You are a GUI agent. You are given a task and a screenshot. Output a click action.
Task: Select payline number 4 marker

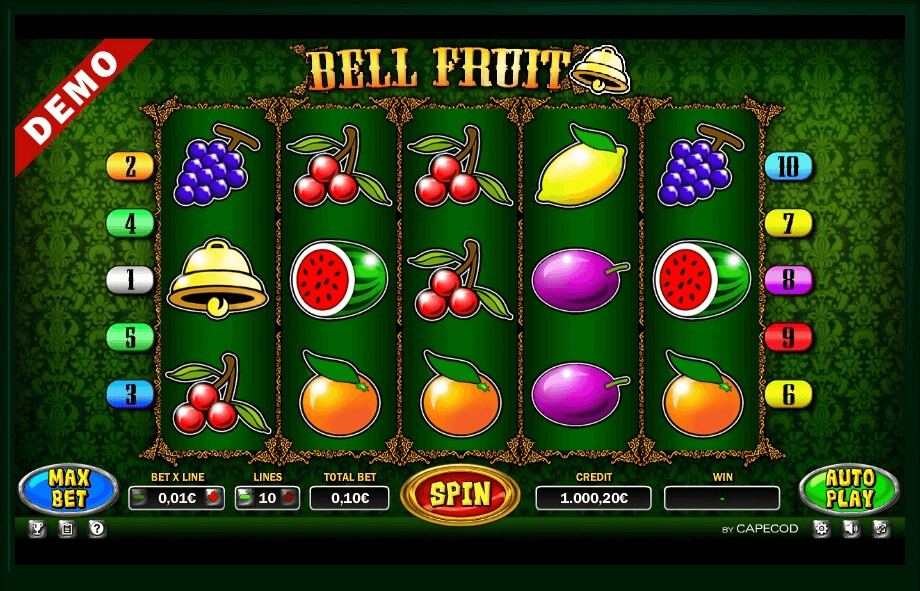click(x=130, y=222)
